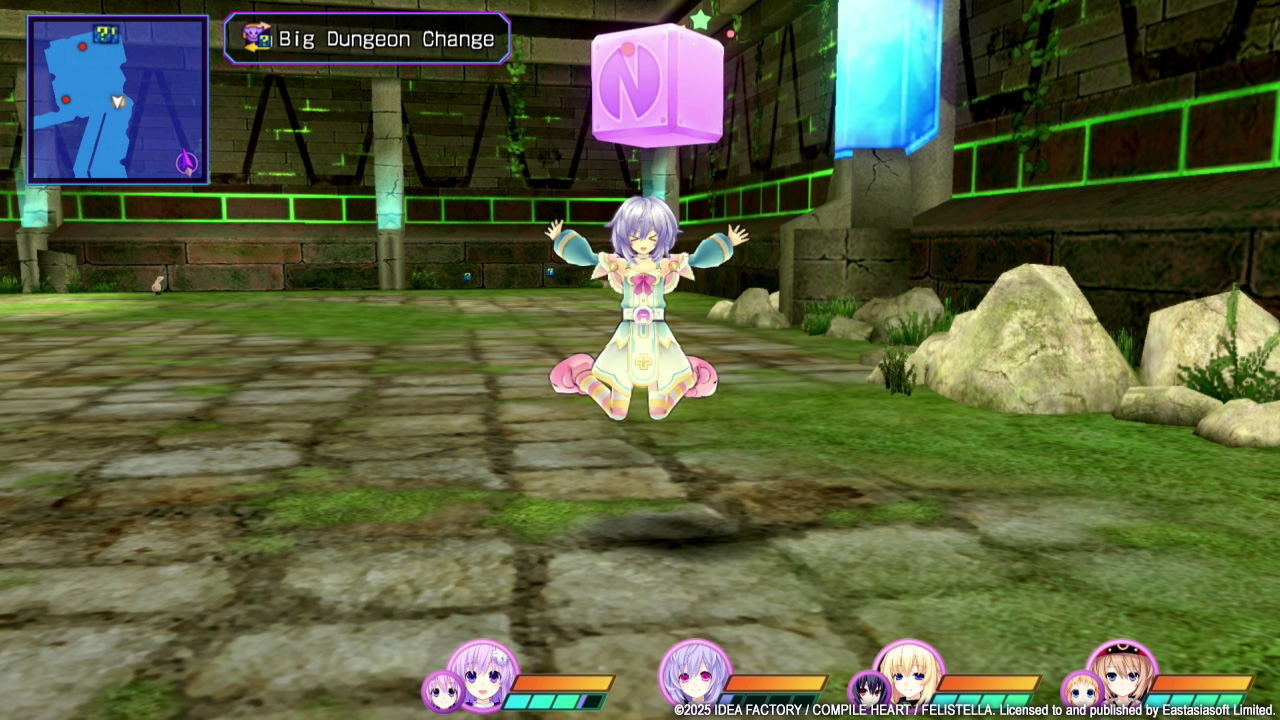1280x720 pixels.
Task: Select the player position arrow on the minimap
Action: 117,102
